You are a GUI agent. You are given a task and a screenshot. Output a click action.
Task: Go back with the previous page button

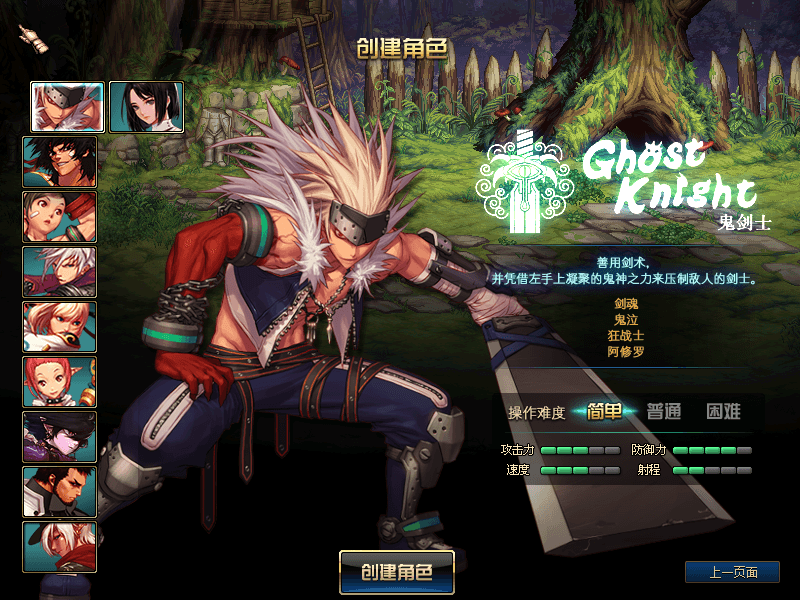click(732, 572)
